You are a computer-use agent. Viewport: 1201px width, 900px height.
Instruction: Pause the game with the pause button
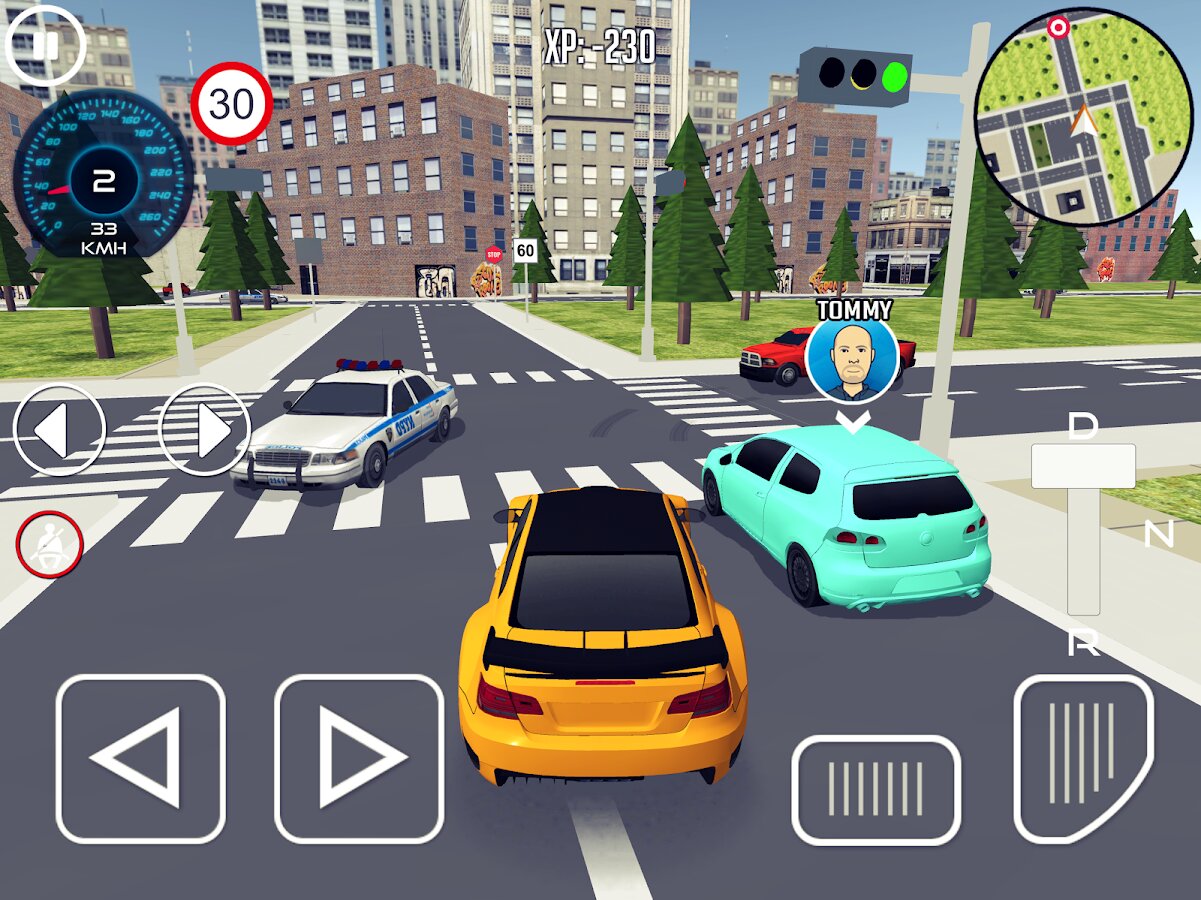pos(45,45)
